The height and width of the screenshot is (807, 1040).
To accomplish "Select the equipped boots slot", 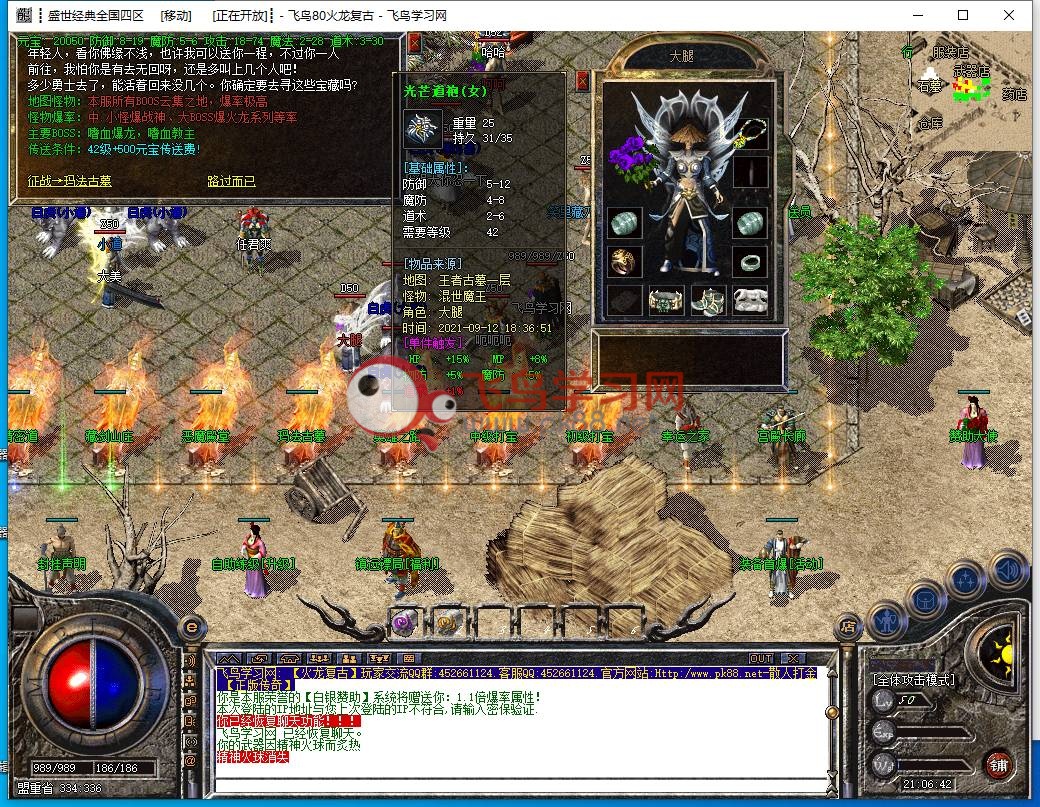I will point(708,299).
